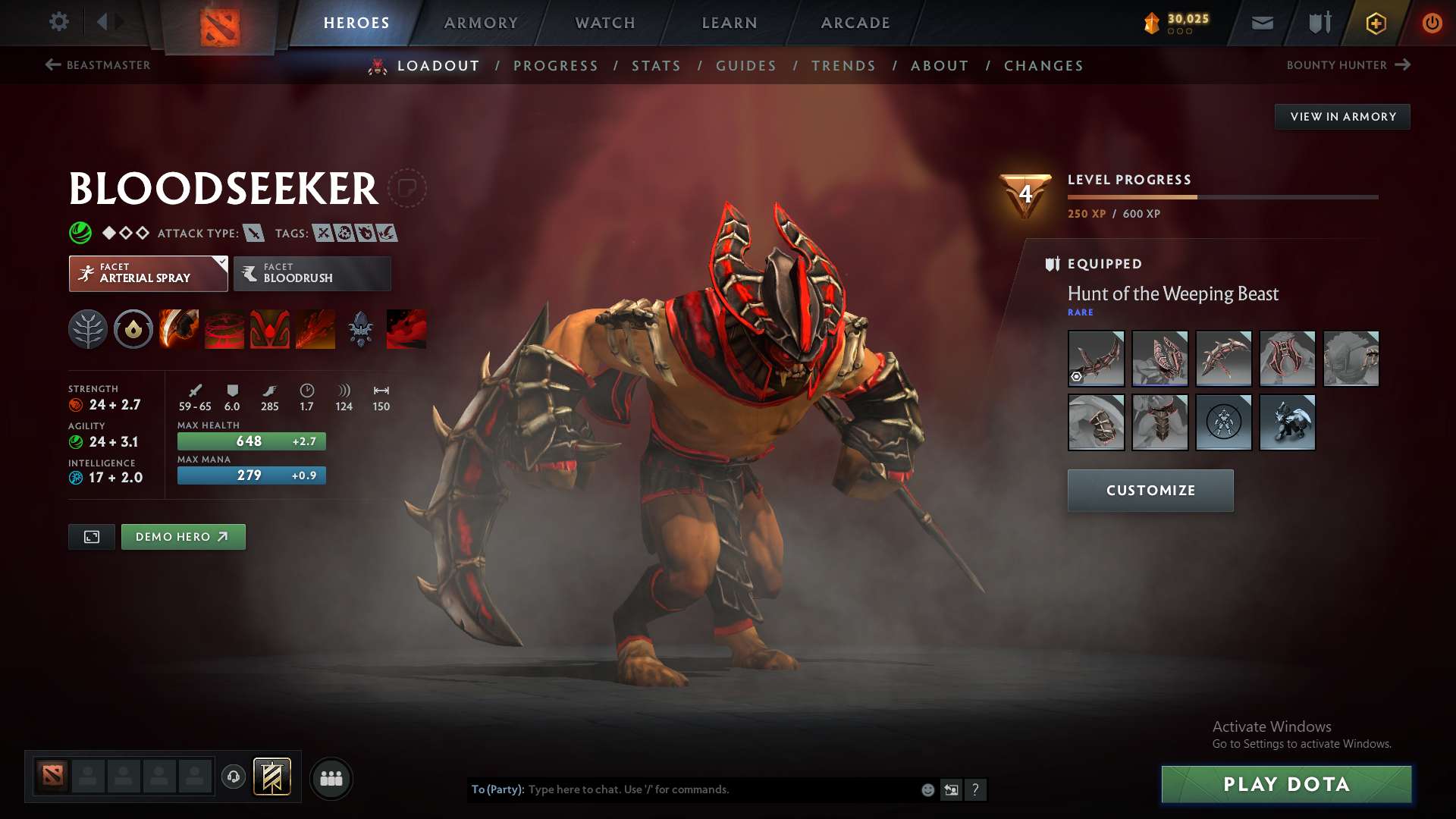Switch to the STATS tab
This screenshot has height=819, width=1456.
point(656,66)
